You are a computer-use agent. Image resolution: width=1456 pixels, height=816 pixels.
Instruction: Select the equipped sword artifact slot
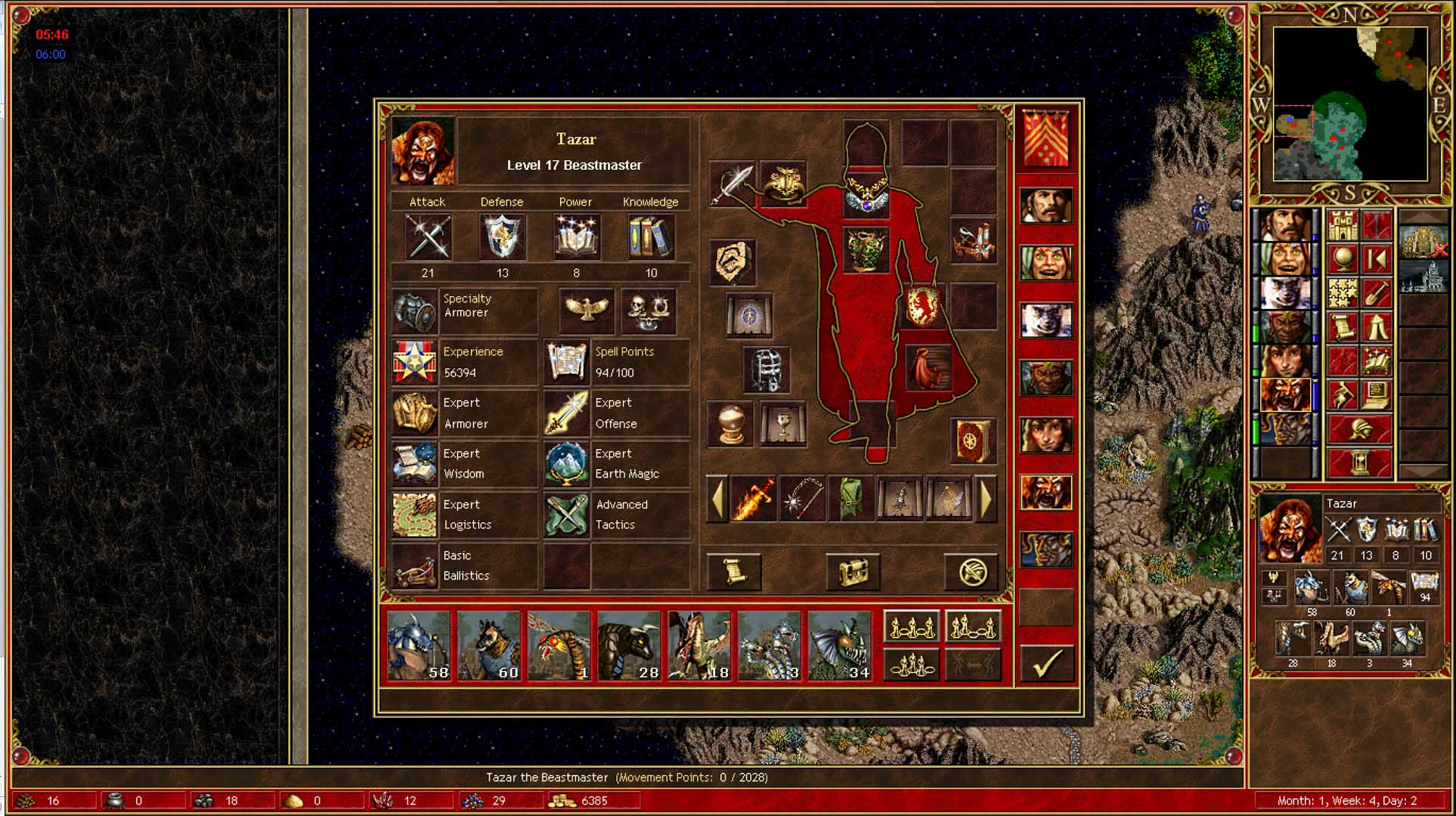[x=733, y=184]
